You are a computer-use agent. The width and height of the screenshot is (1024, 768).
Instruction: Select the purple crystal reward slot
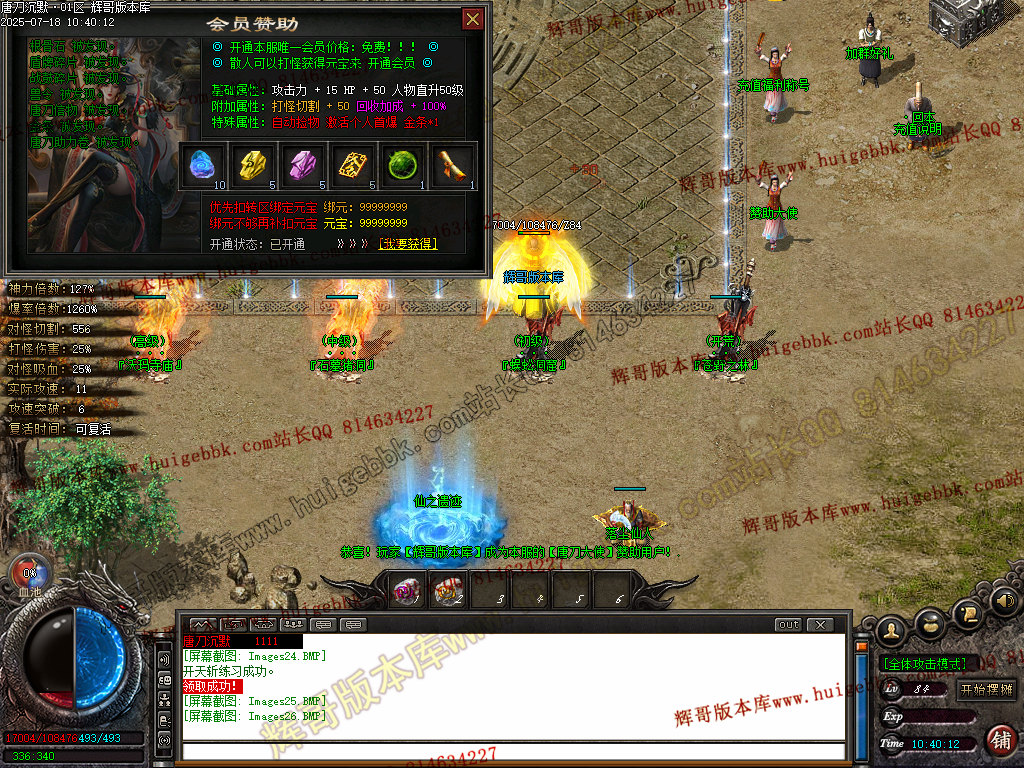point(303,165)
